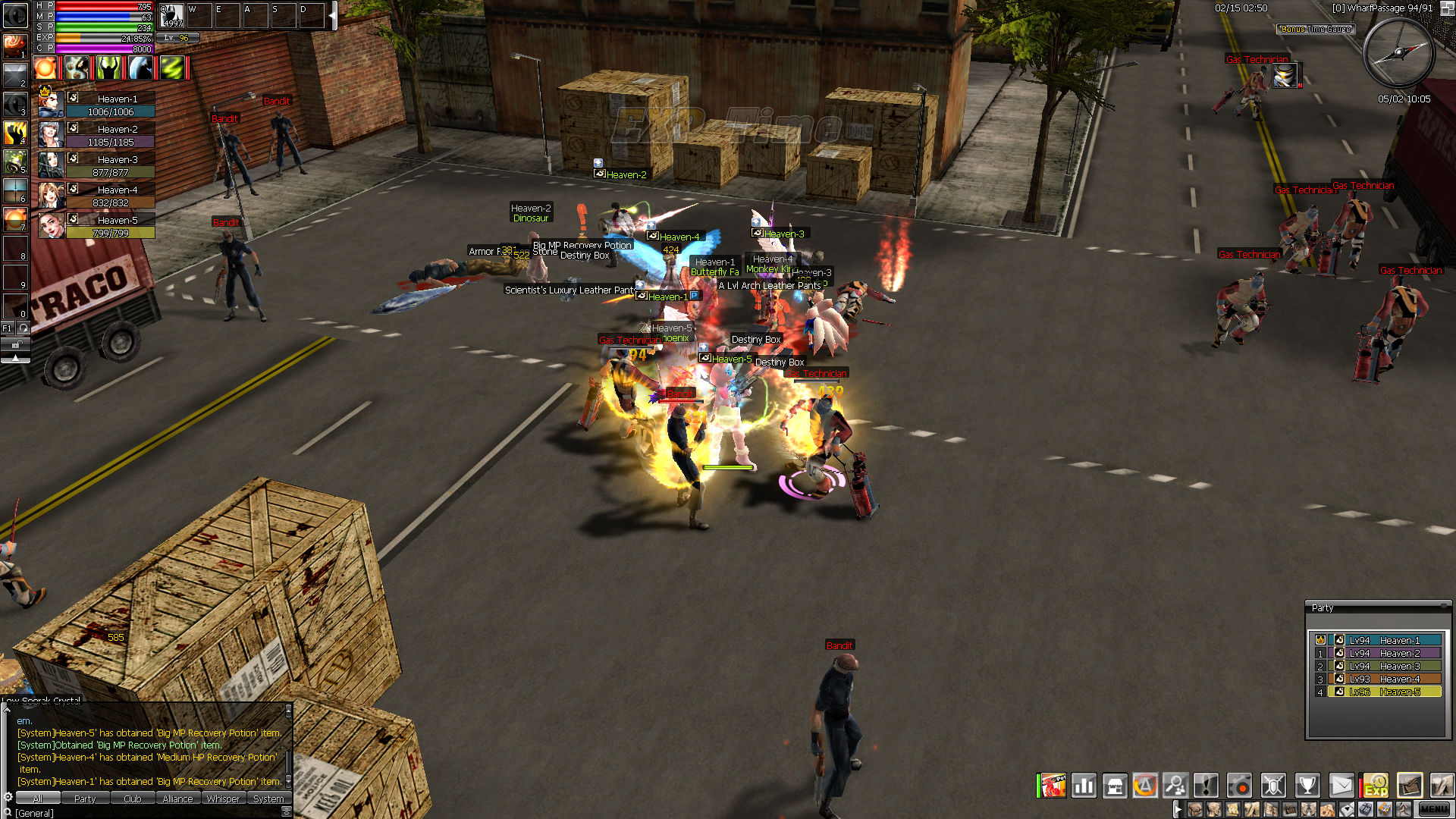
Task: Expand the skill bar triangle arrow
Action: point(15,359)
